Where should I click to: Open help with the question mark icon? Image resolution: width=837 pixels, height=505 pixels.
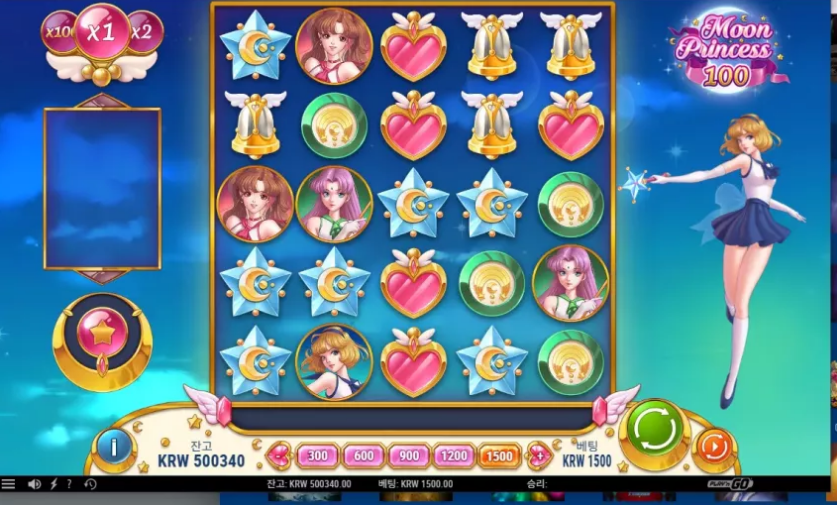[x=69, y=484]
